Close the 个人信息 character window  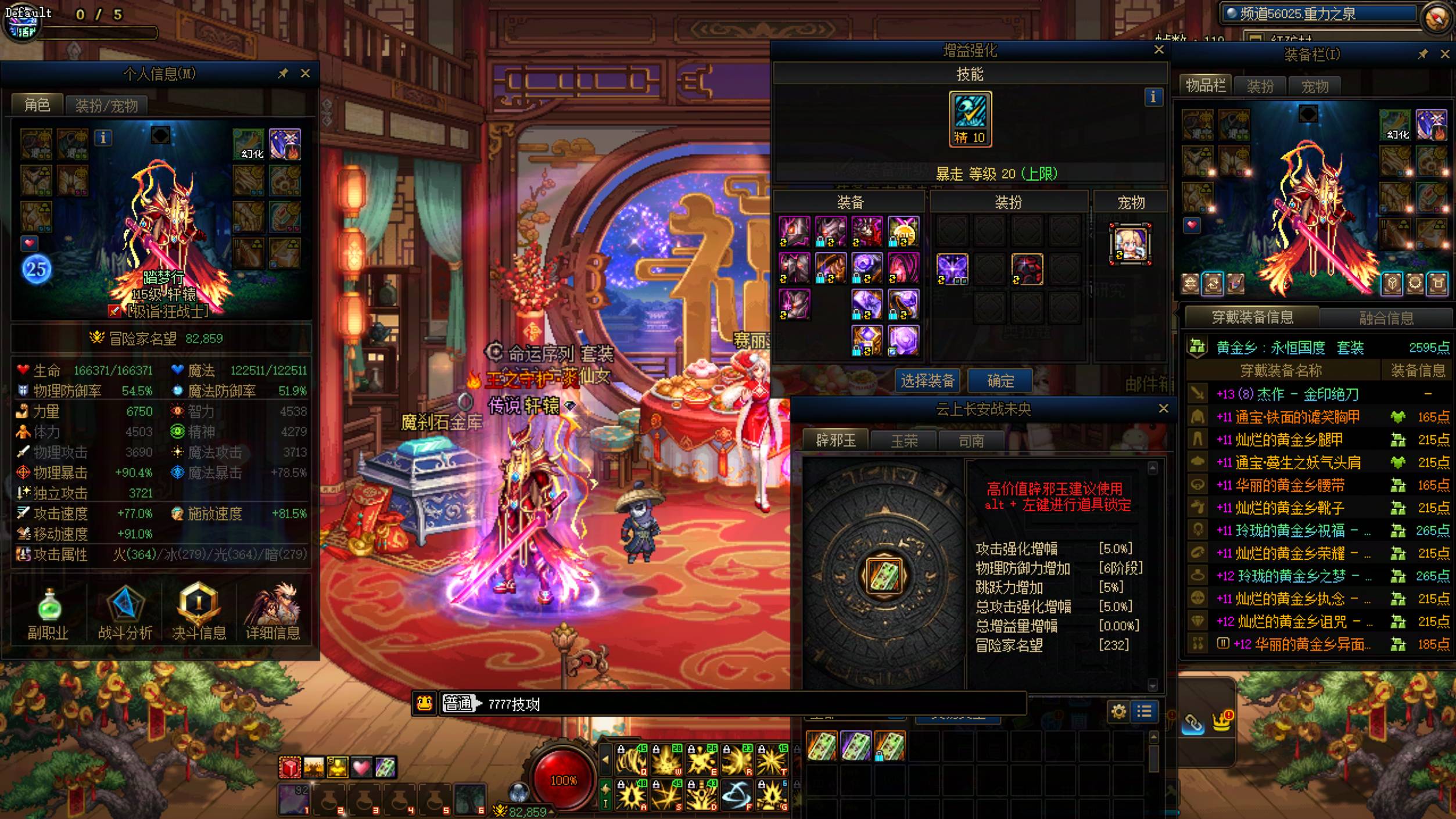(305, 74)
